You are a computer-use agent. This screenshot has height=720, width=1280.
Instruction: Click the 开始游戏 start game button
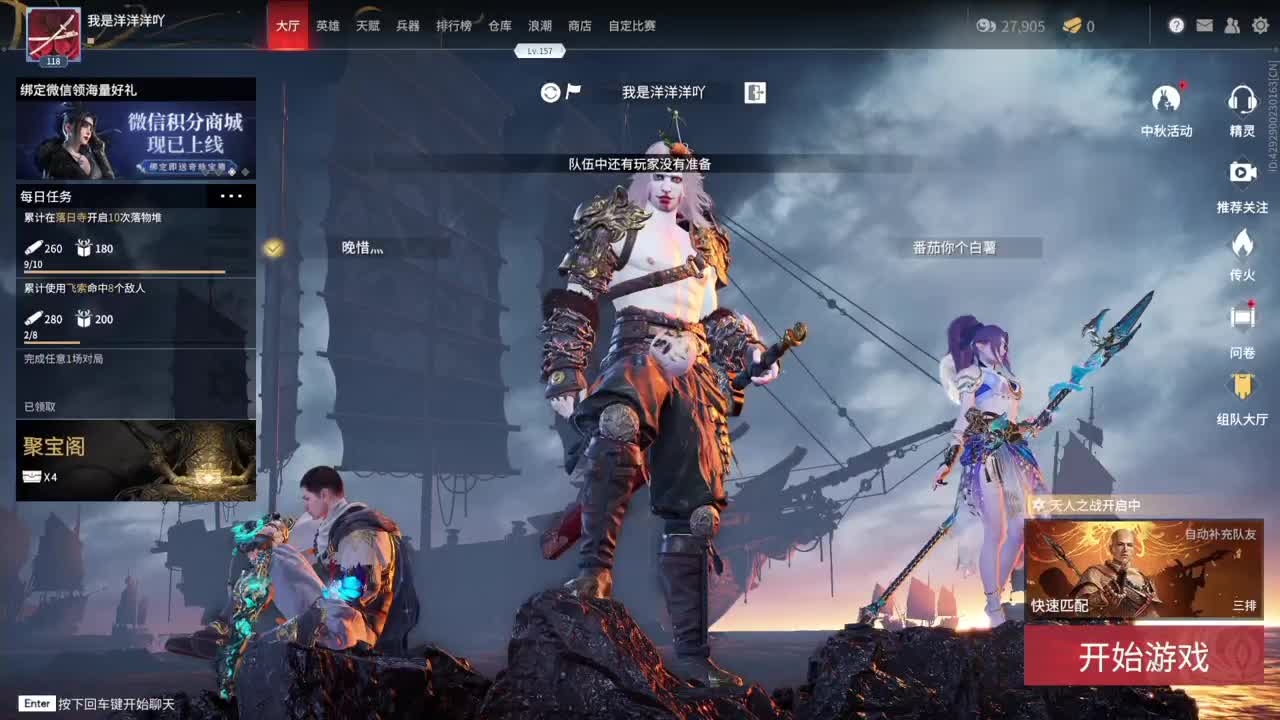[1143, 658]
